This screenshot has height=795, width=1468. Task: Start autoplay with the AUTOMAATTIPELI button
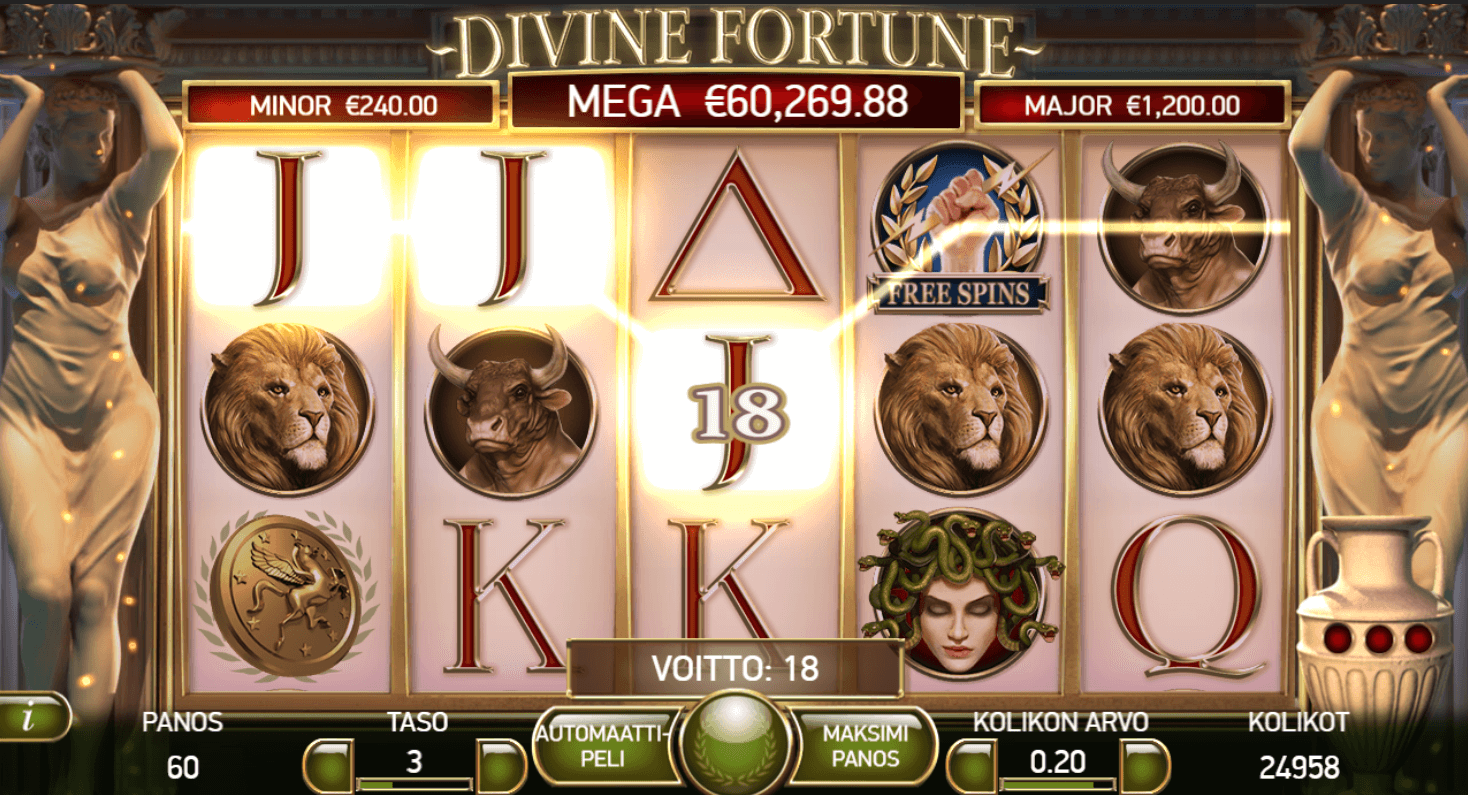602,744
